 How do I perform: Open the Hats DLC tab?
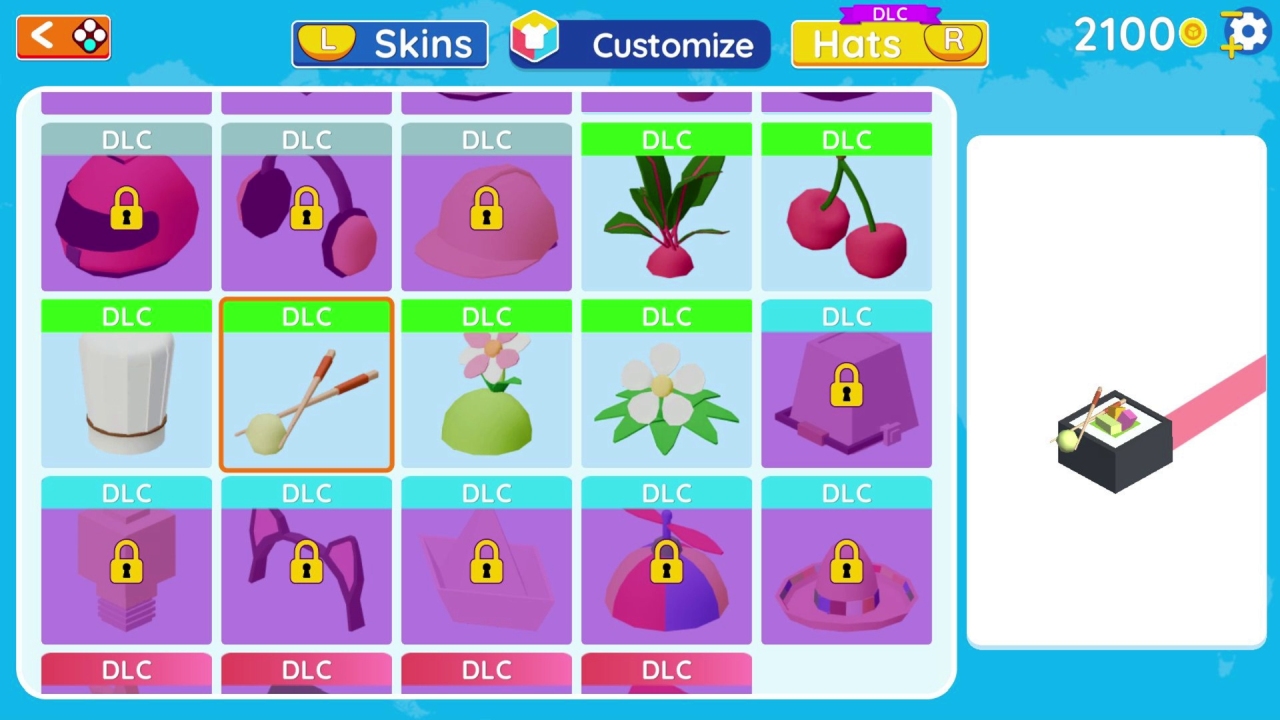pos(888,43)
